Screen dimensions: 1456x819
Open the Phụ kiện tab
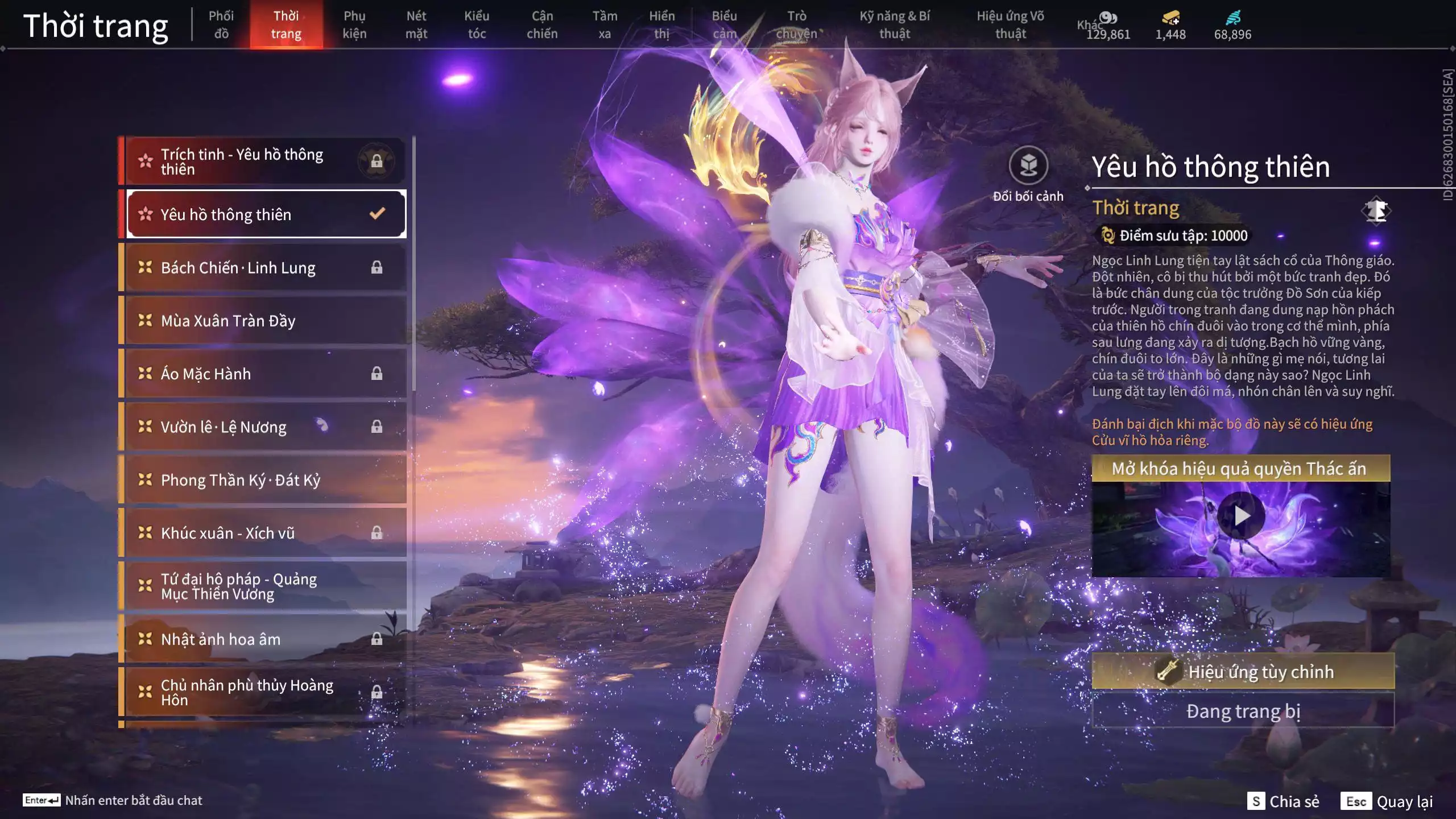point(354,24)
